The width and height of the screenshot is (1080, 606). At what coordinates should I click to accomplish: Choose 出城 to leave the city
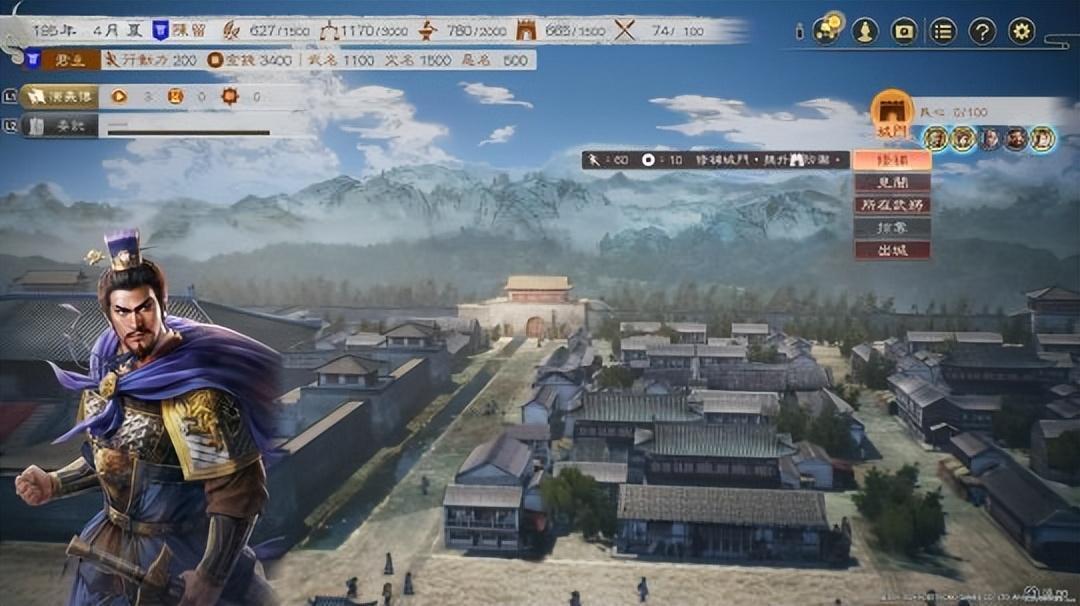pyautogui.click(x=892, y=250)
